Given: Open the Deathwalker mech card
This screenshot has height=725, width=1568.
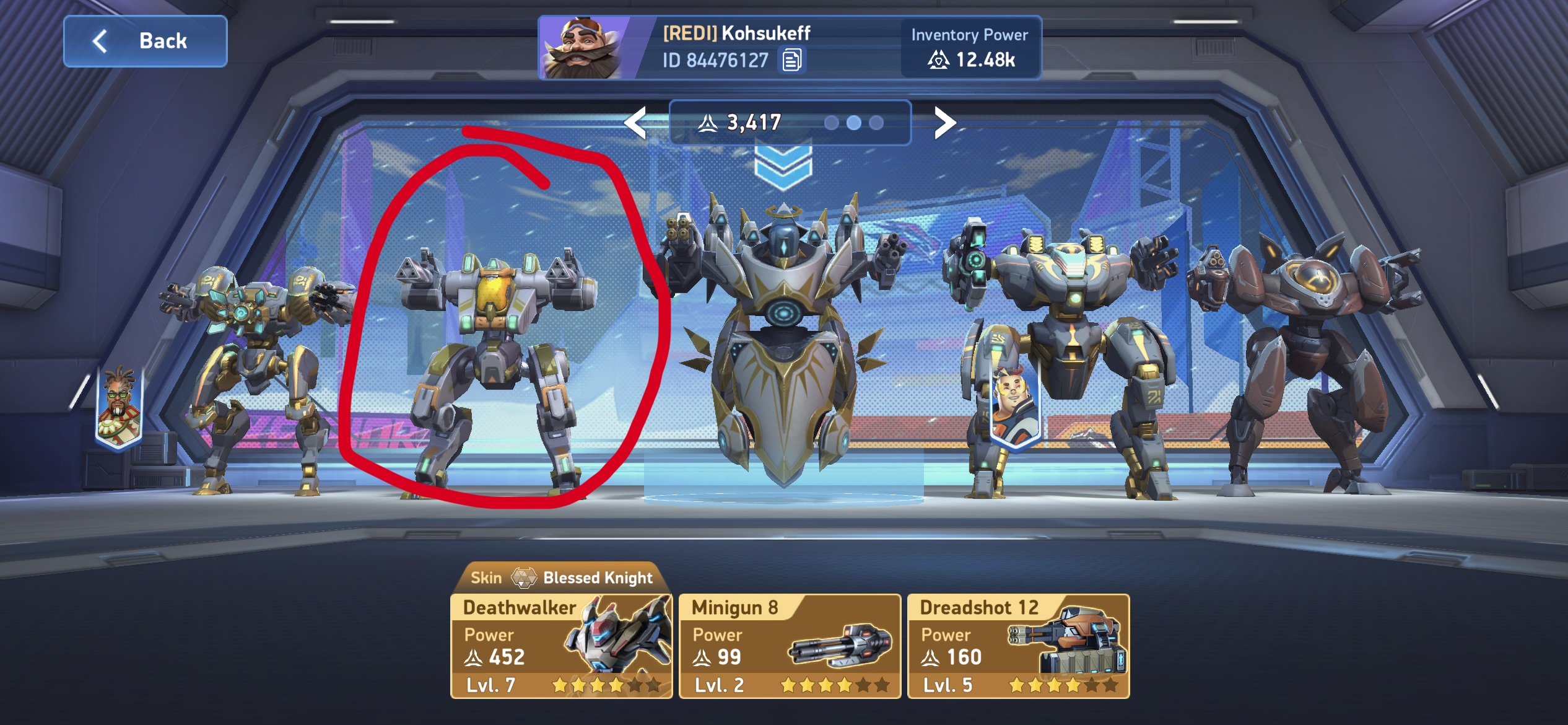Looking at the screenshot, I should point(561,646).
